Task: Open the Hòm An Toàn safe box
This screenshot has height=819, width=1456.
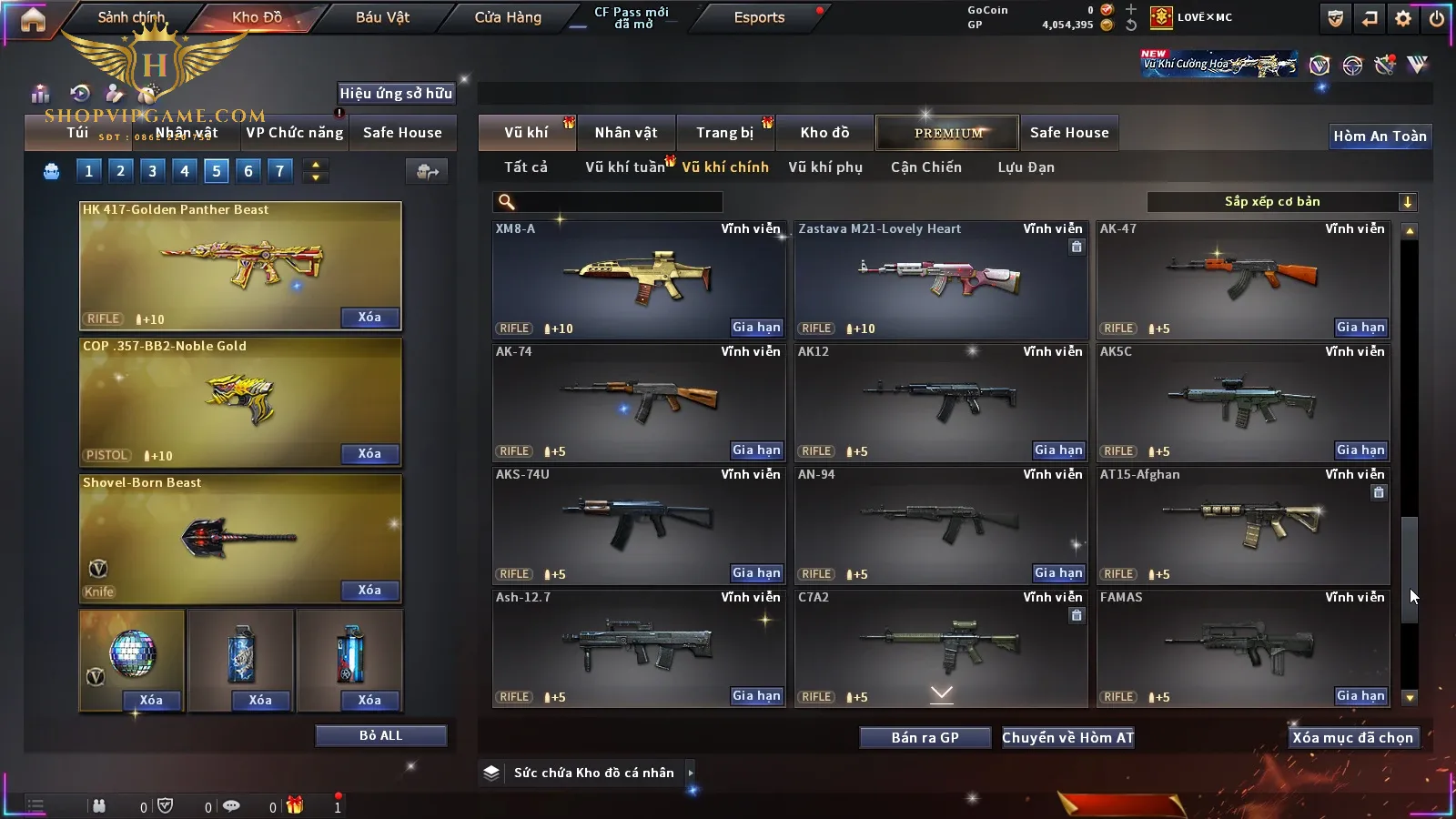Action: pyautogui.click(x=1380, y=136)
